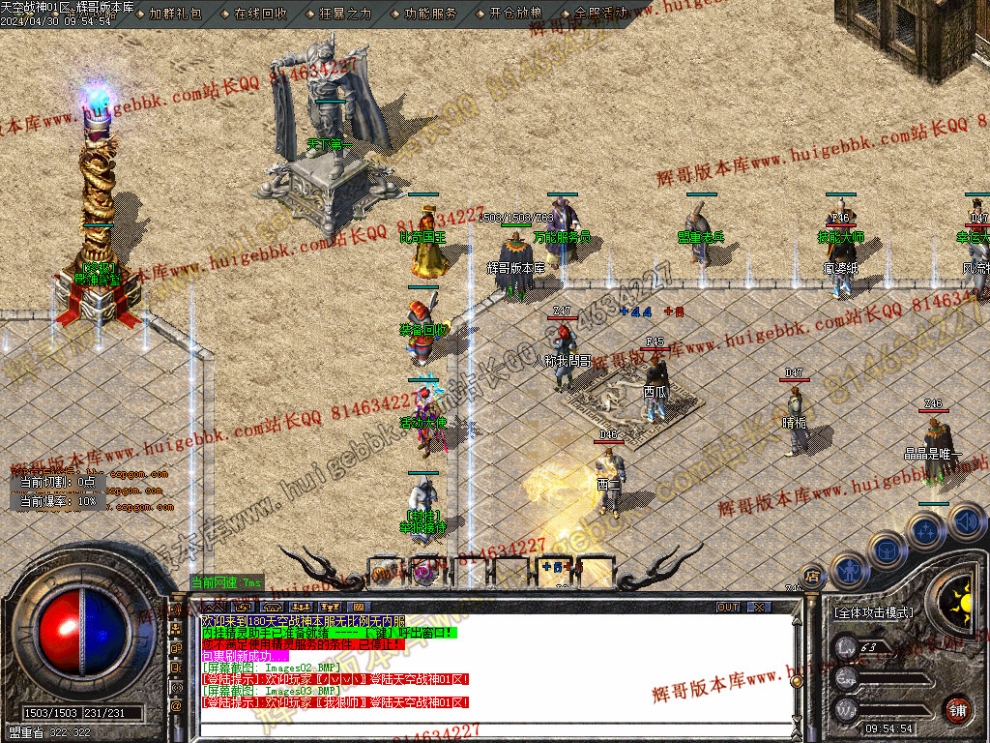The image size is (990, 743).
Task: Close the game with the X button
Action: coord(757,607)
